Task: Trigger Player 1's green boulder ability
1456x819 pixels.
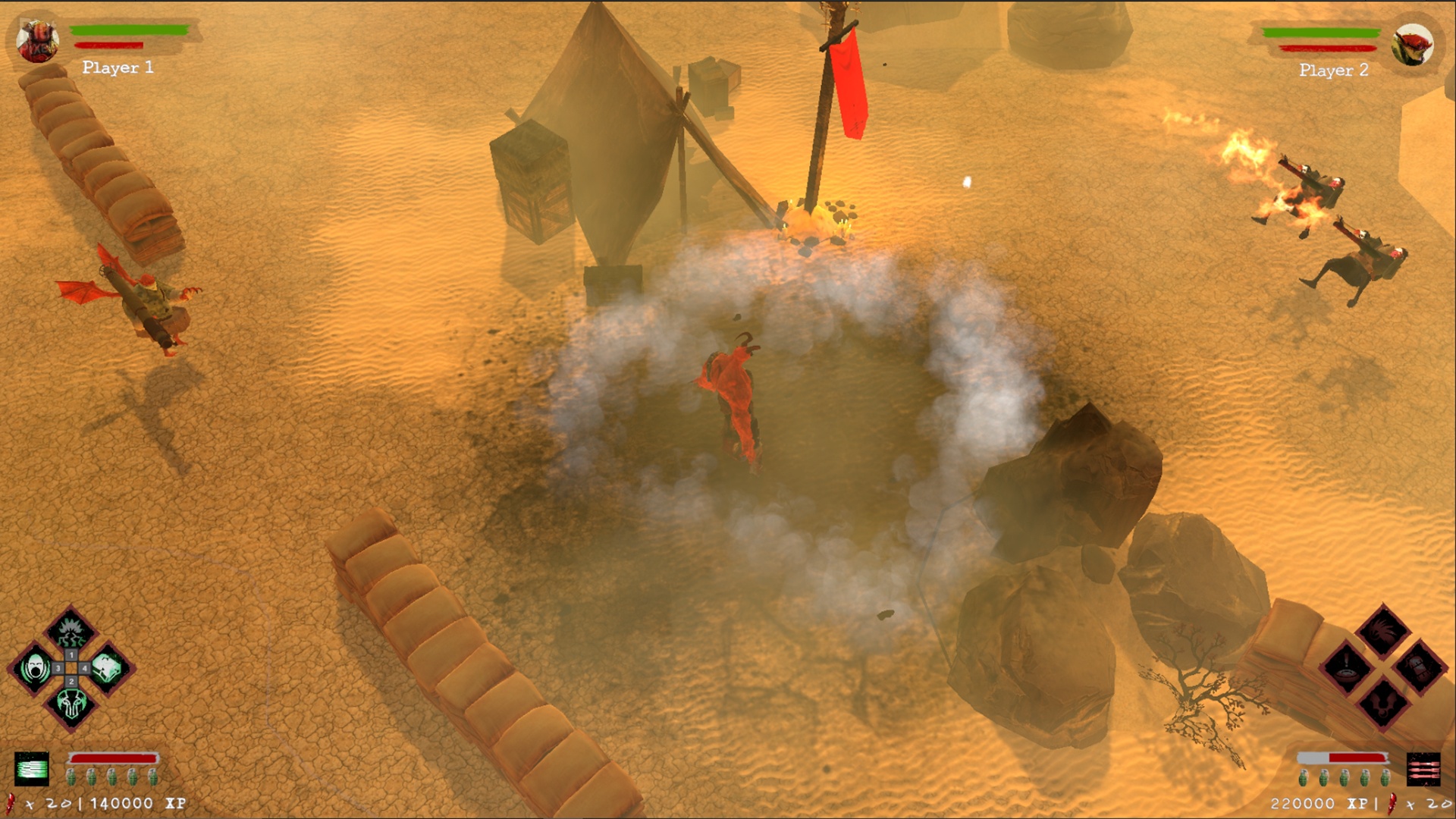Action: tap(108, 668)
